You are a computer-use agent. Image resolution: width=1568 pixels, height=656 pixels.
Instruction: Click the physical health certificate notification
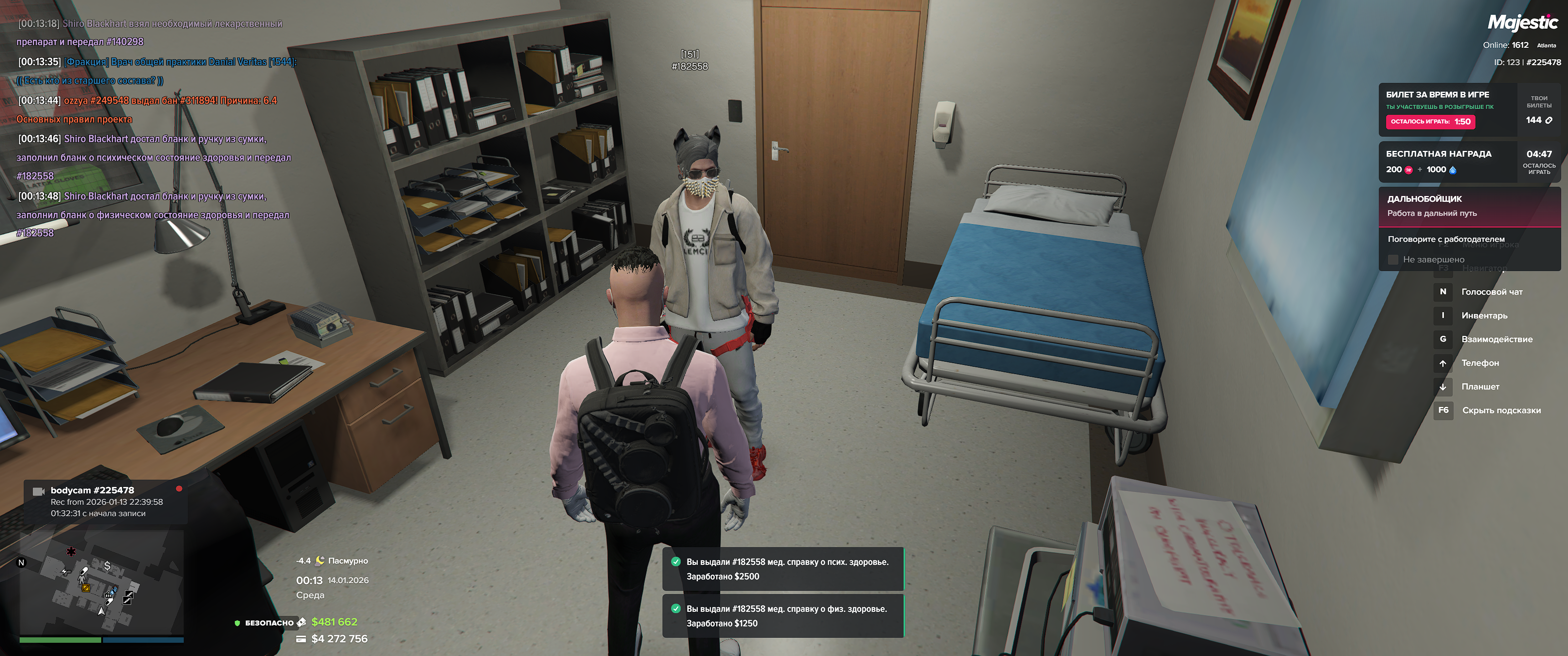click(x=782, y=616)
